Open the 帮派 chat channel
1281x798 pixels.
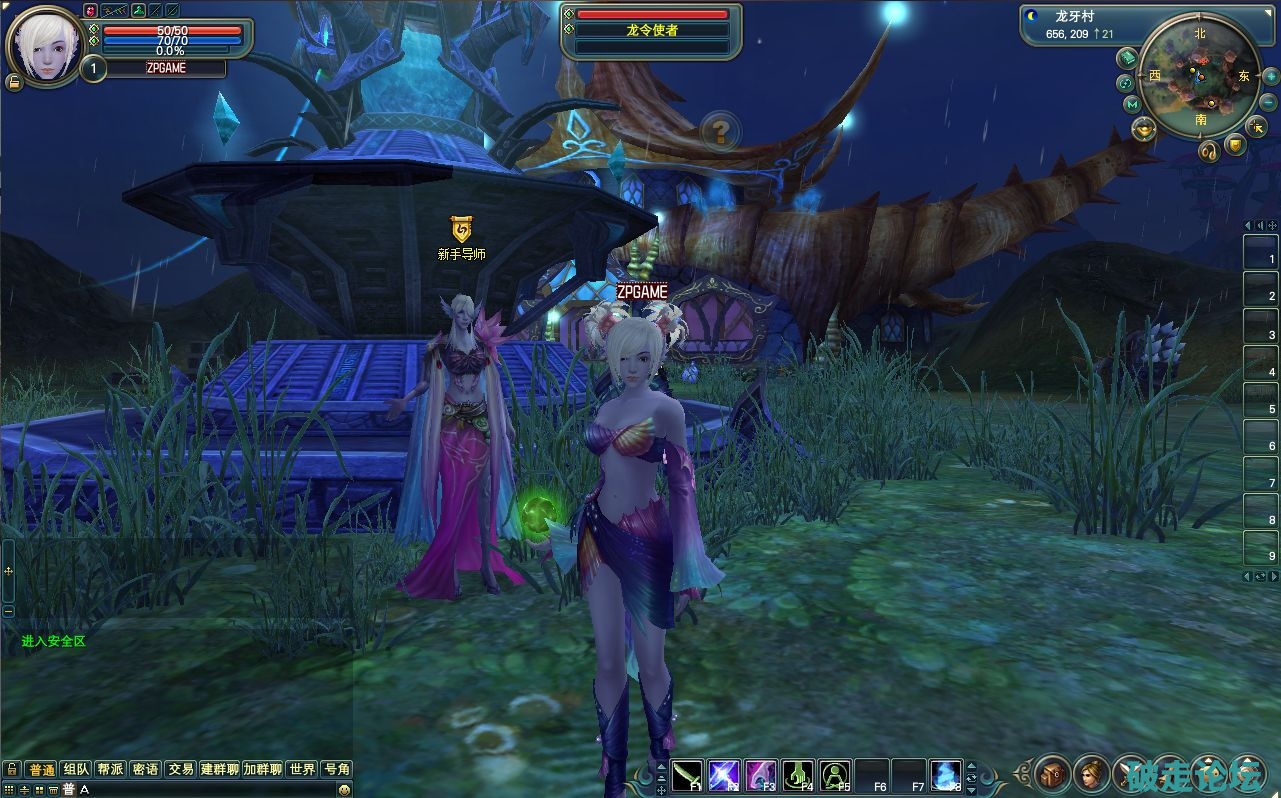coord(110,769)
